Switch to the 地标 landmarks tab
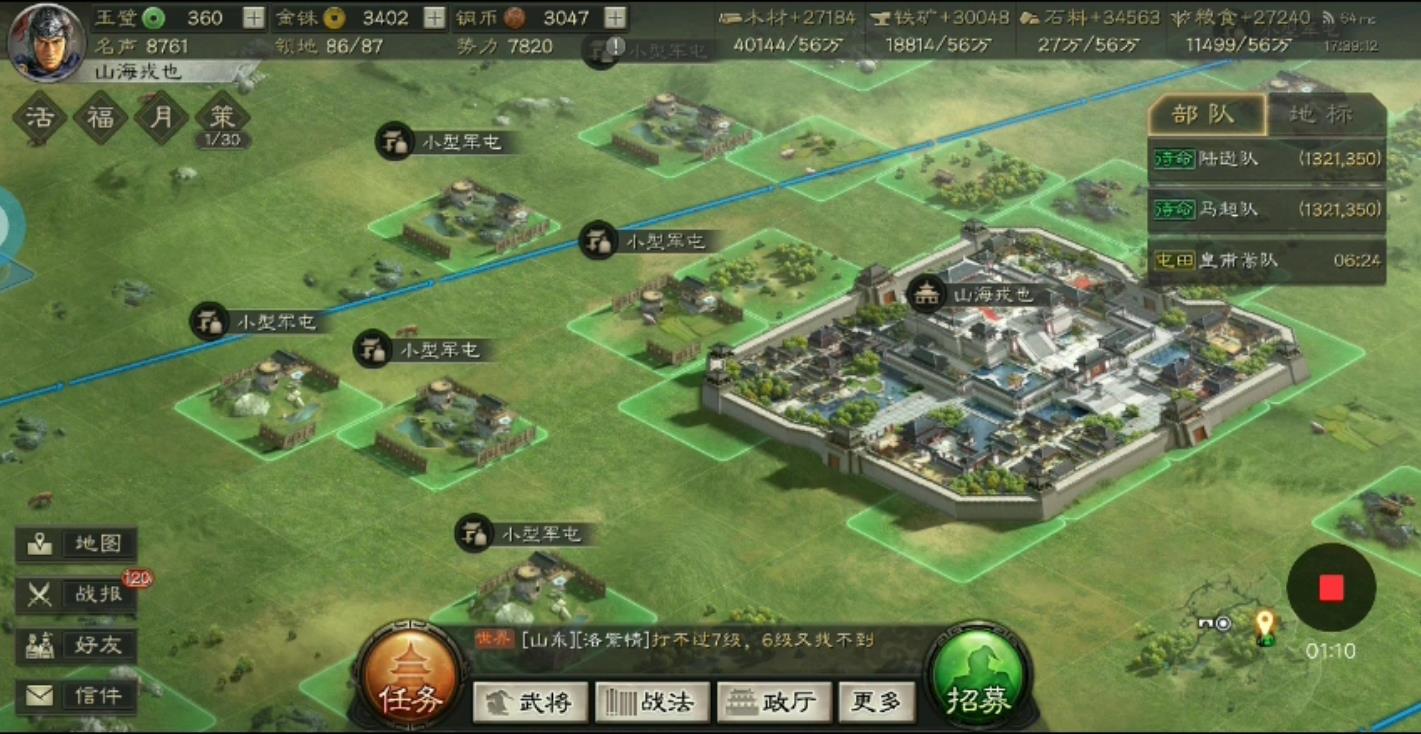Viewport: 1421px width, 734px height. coord(1325,114)
